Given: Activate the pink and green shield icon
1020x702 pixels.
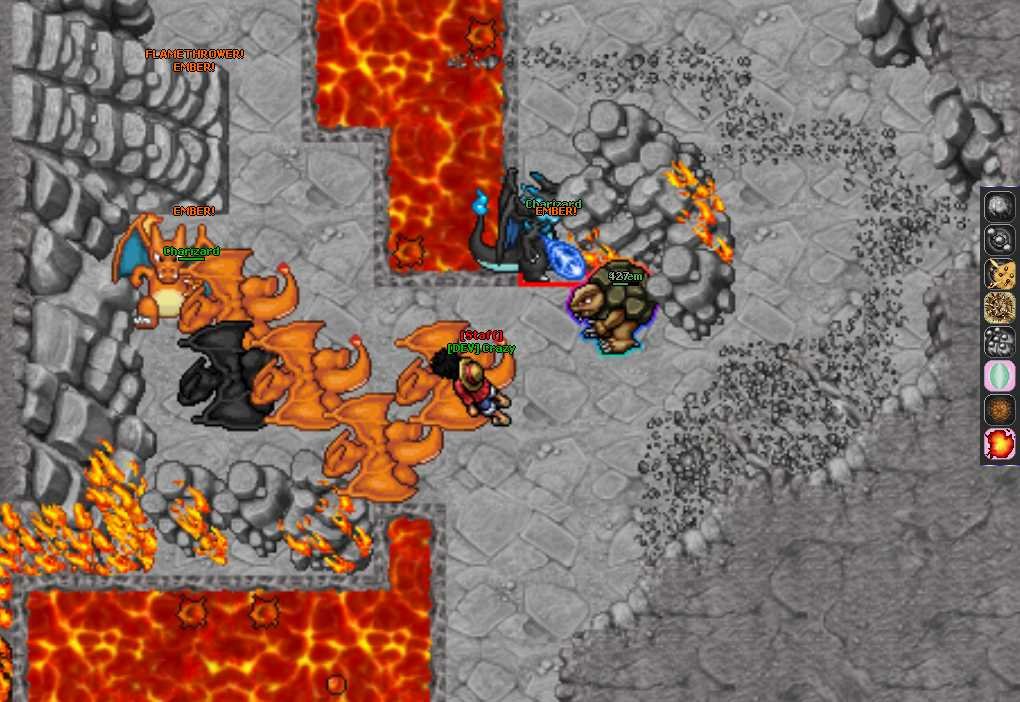Looking at the screenshot, I should pyautogui.click(x=999, y=376).
